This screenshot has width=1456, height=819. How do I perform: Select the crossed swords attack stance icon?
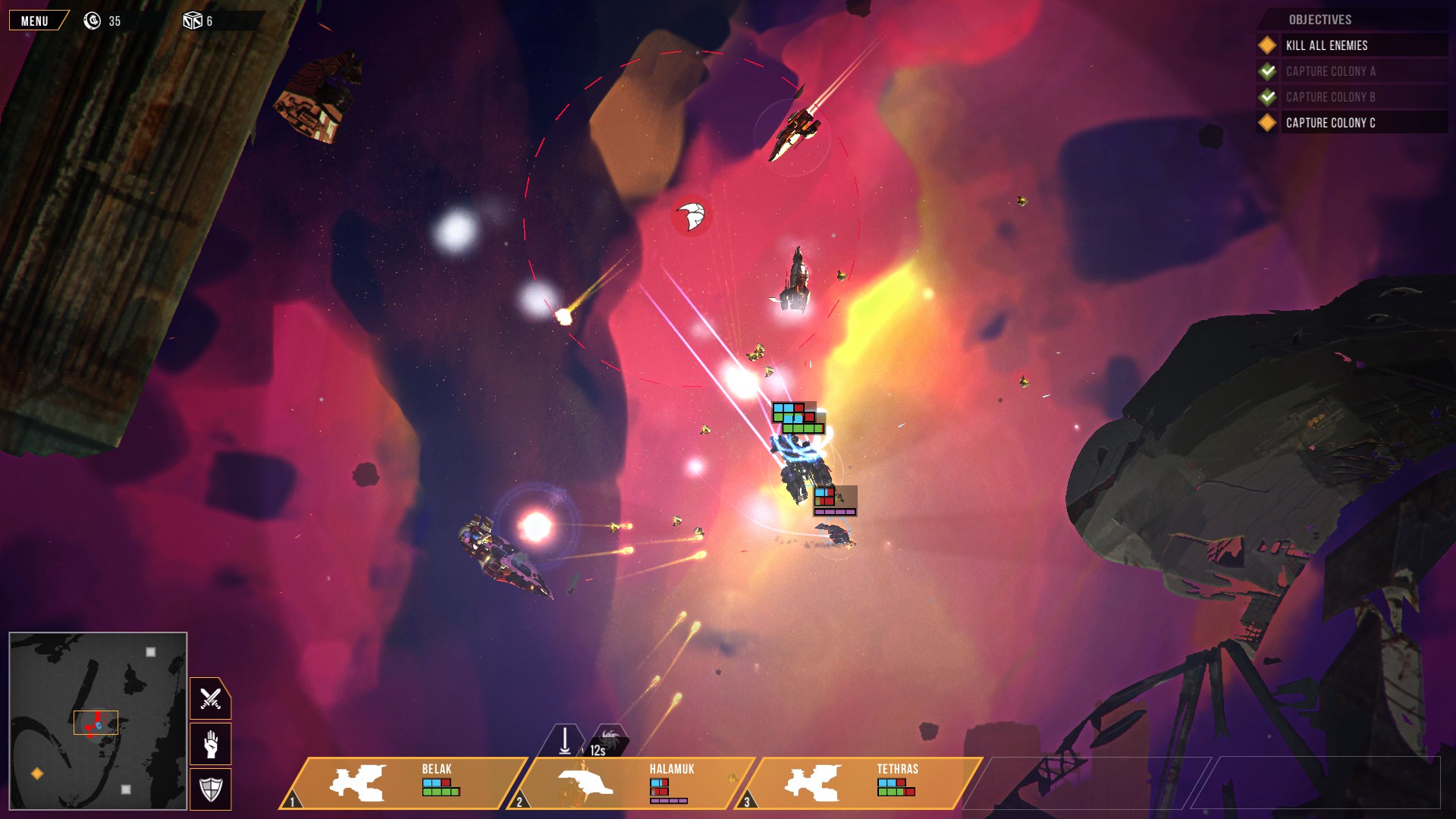point(209,698)
